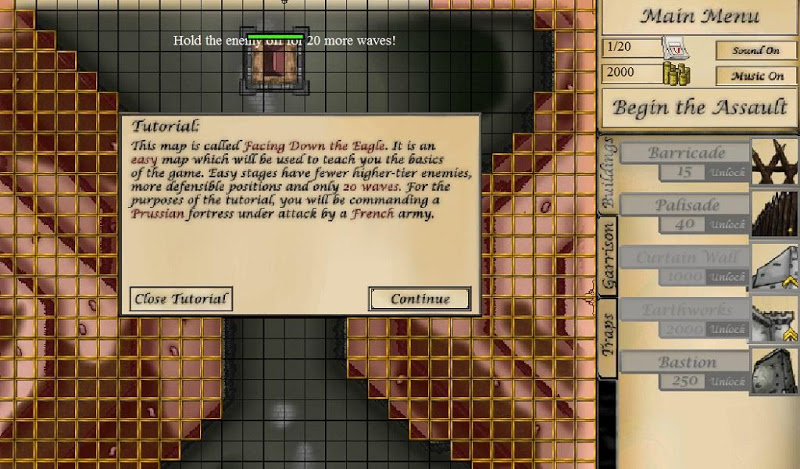Click the Barricade spikes icon

point(774,162)
